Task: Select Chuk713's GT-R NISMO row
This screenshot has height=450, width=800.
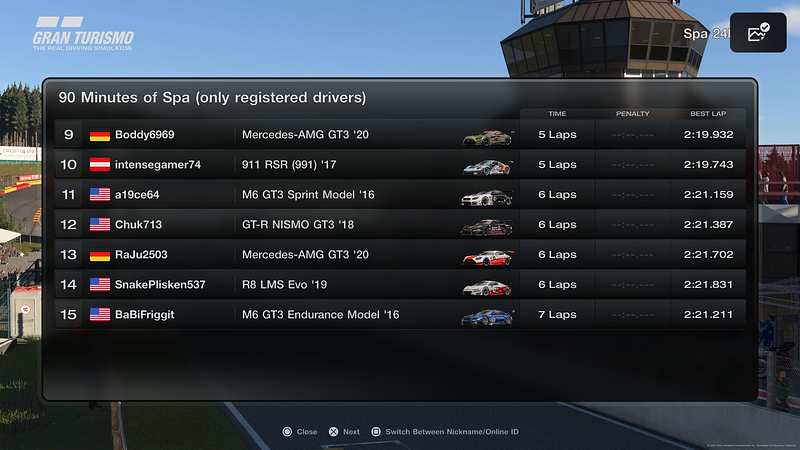Action: click(400, 225)
